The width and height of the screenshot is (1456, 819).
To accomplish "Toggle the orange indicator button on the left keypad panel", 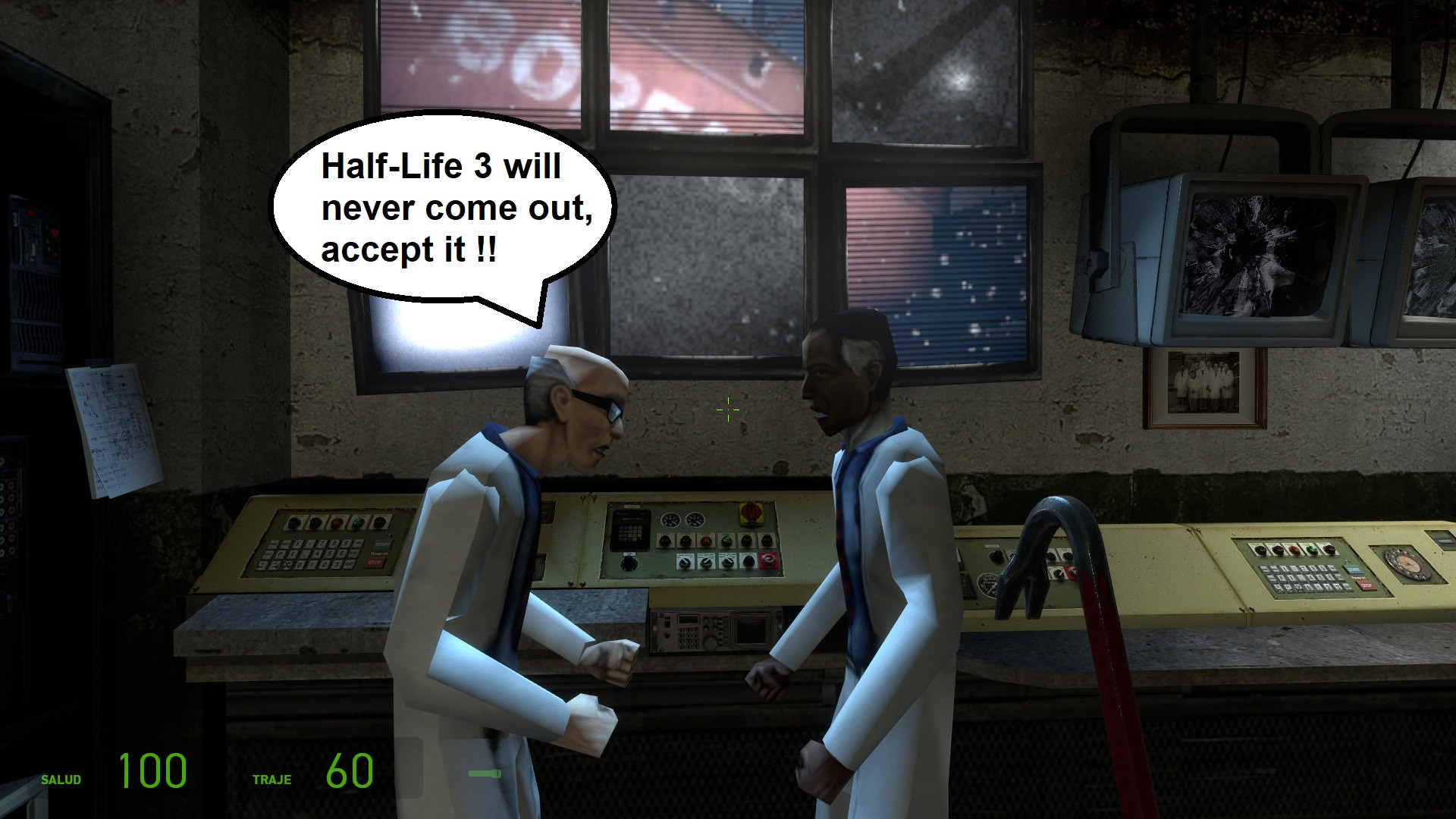I will [336, 522].
